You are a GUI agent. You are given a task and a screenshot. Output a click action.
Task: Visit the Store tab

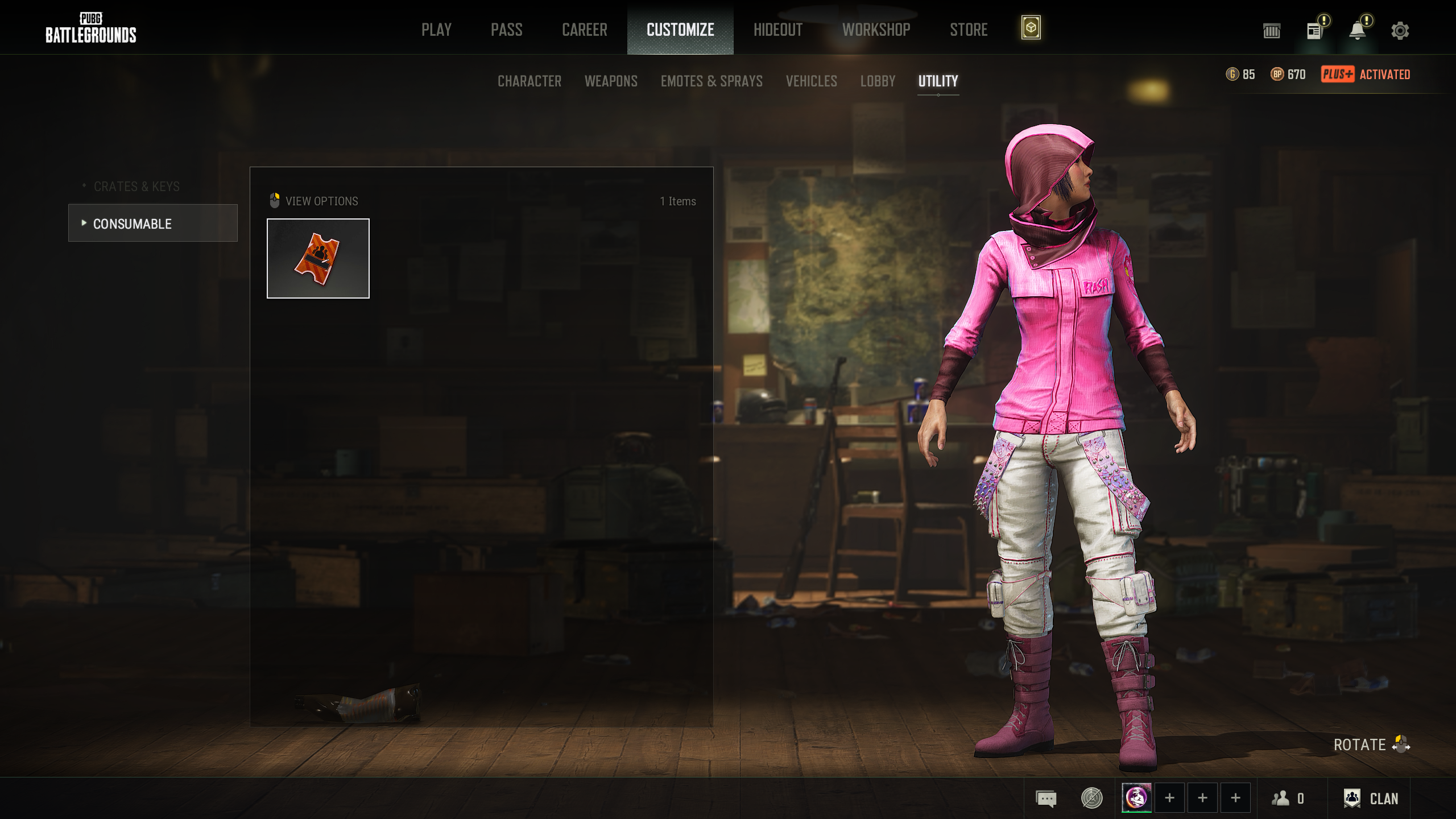[x=969, y=30]
